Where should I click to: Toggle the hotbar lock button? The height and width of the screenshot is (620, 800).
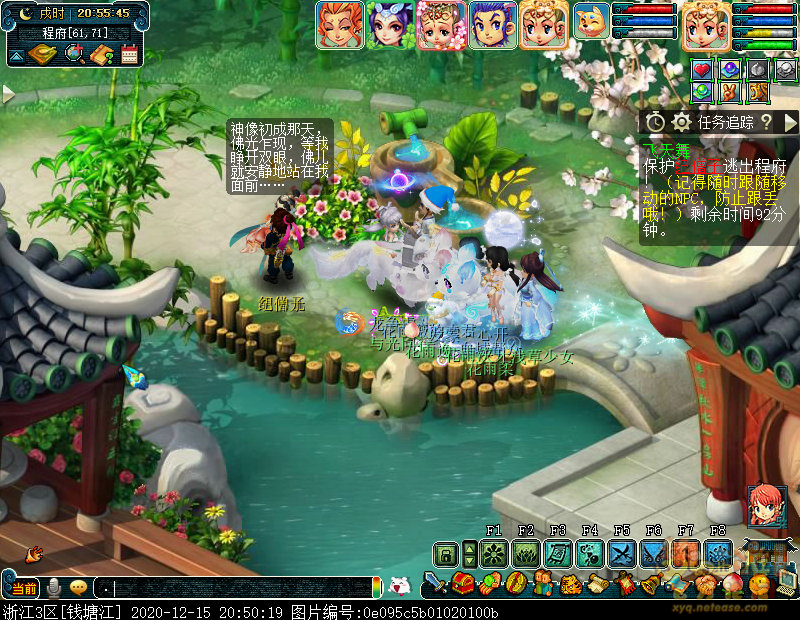point(445,553)
